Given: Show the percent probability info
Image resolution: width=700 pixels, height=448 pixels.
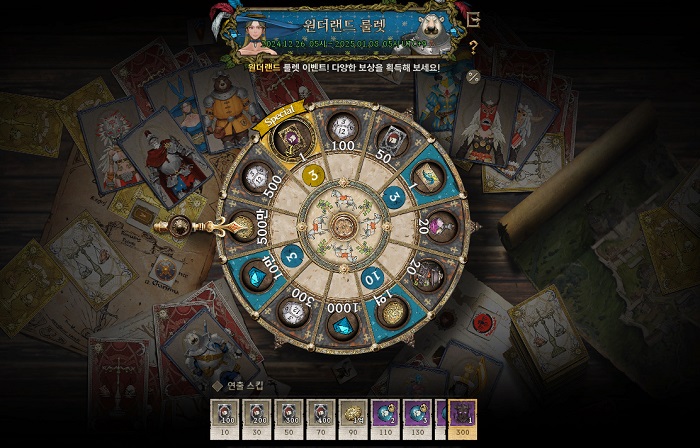Looking at the screenshot, I should tap(473, 76).
